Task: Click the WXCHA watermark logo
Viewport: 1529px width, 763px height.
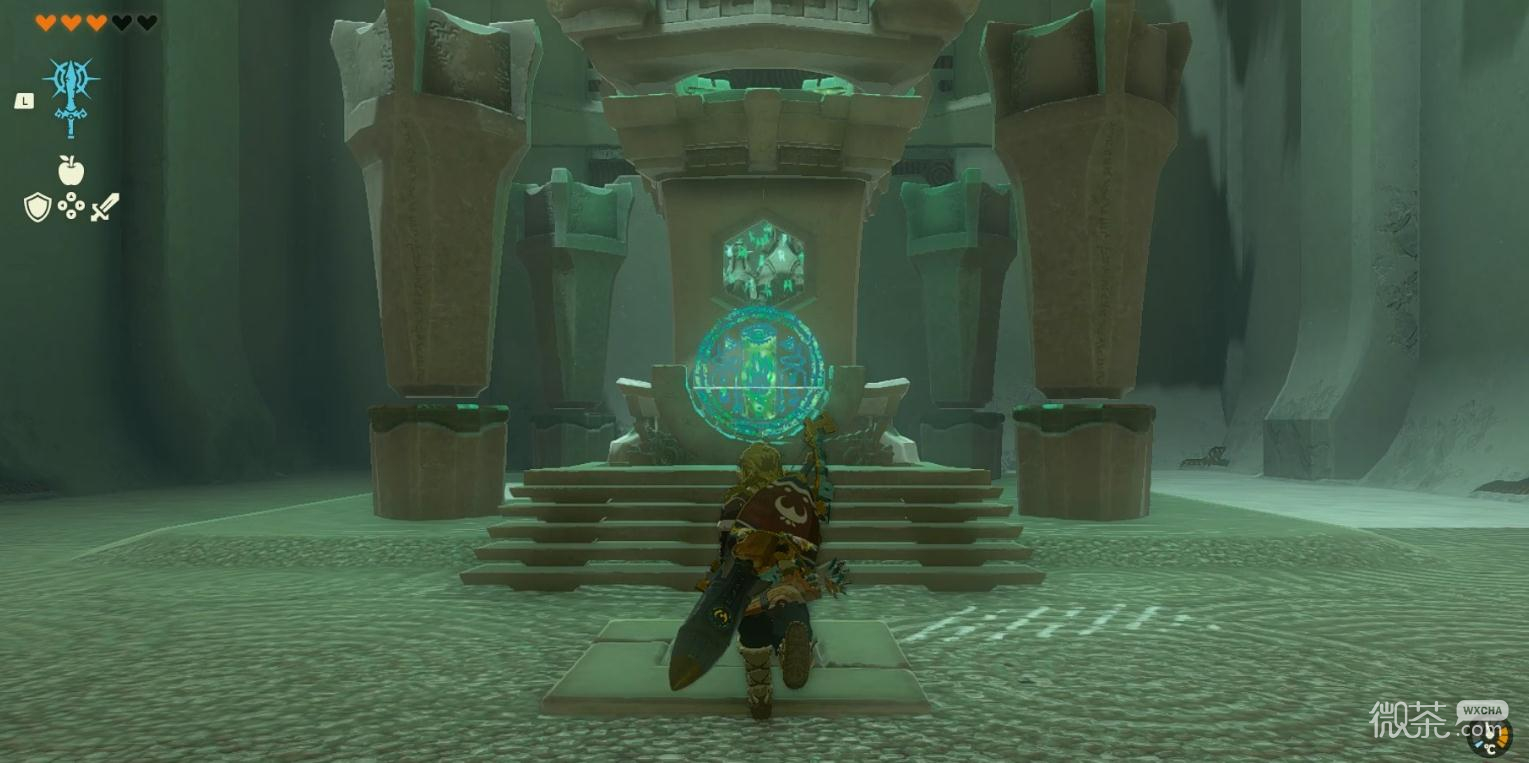Action: [x=1481, y=711]
